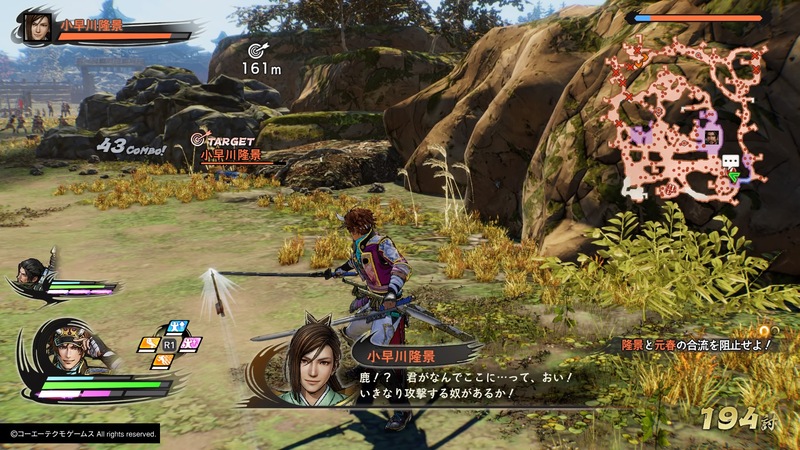Click the green player arrow on the minimap
800x450 pixels.
tap(733, 178)
